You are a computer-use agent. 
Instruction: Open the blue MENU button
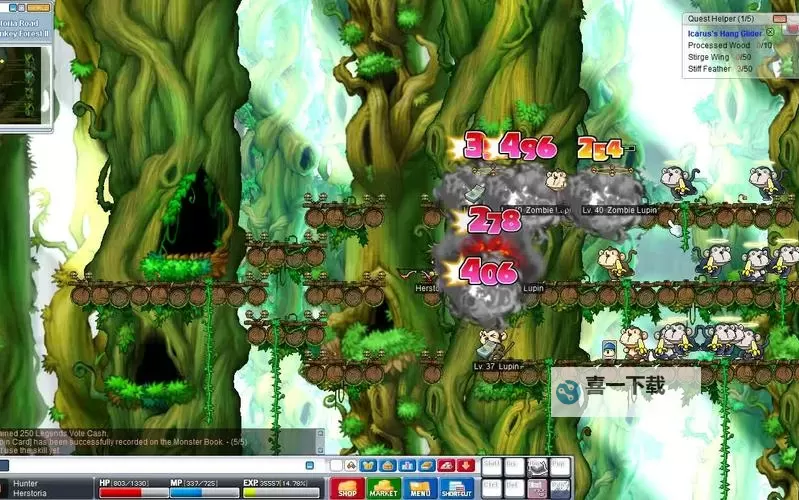coord(420,489)
